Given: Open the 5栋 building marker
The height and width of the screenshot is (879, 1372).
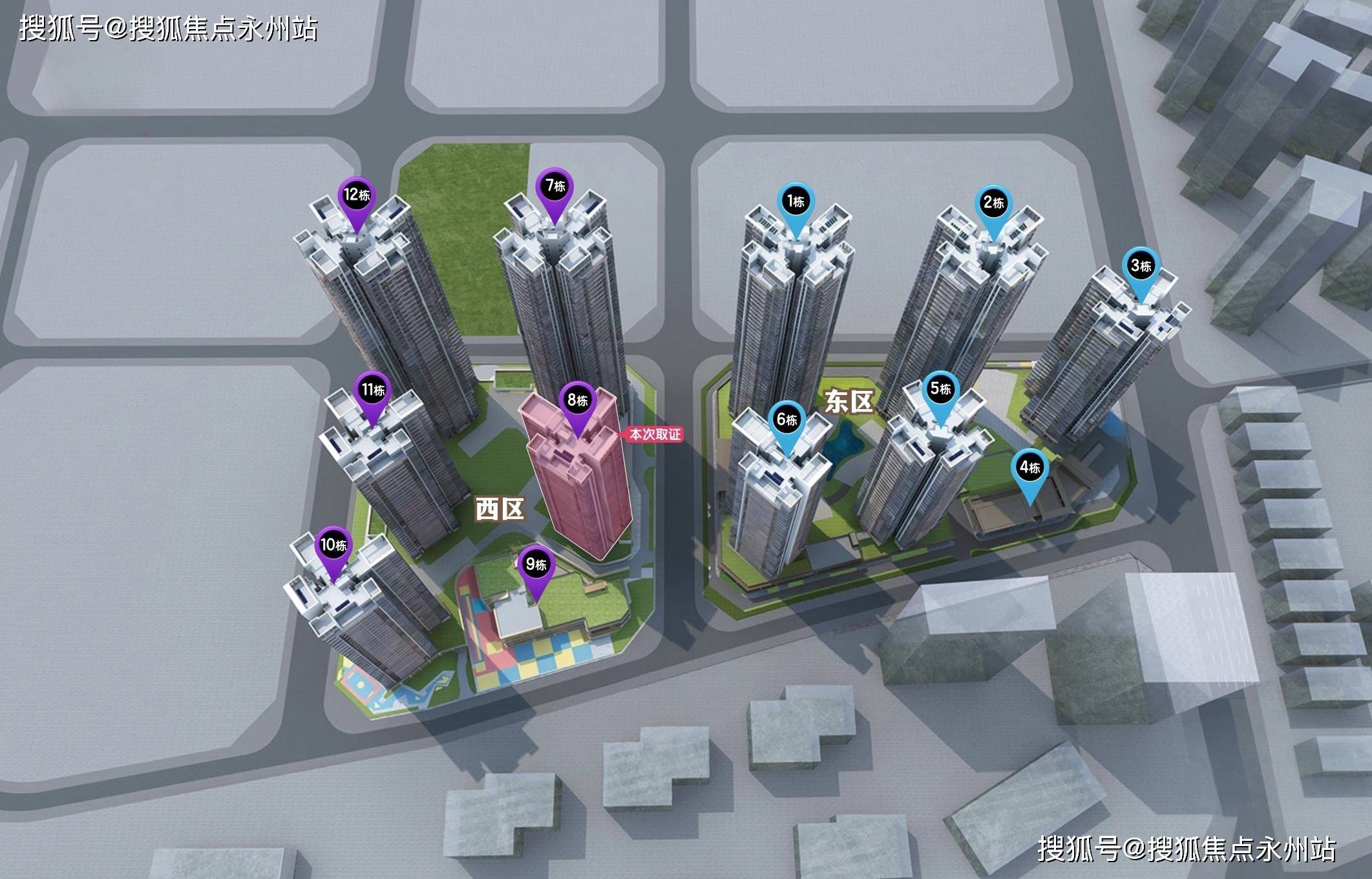Looking at the screenshot, I should click(940, 390).
